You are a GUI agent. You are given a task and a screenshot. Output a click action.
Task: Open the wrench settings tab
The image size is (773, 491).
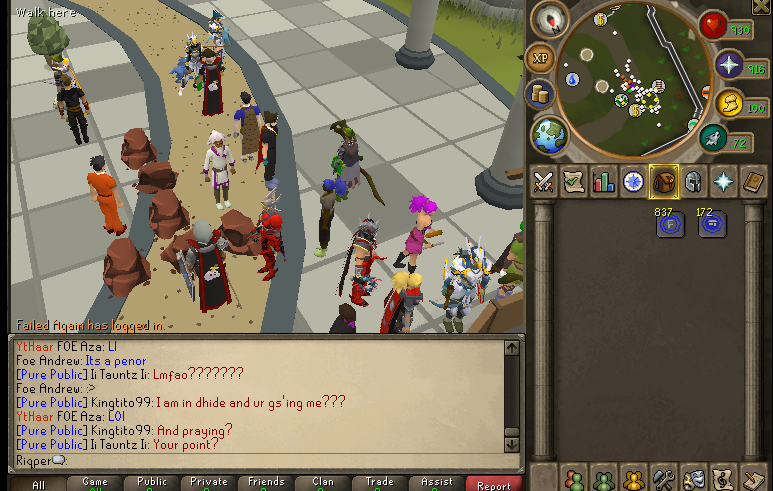(x=663, y=478)
